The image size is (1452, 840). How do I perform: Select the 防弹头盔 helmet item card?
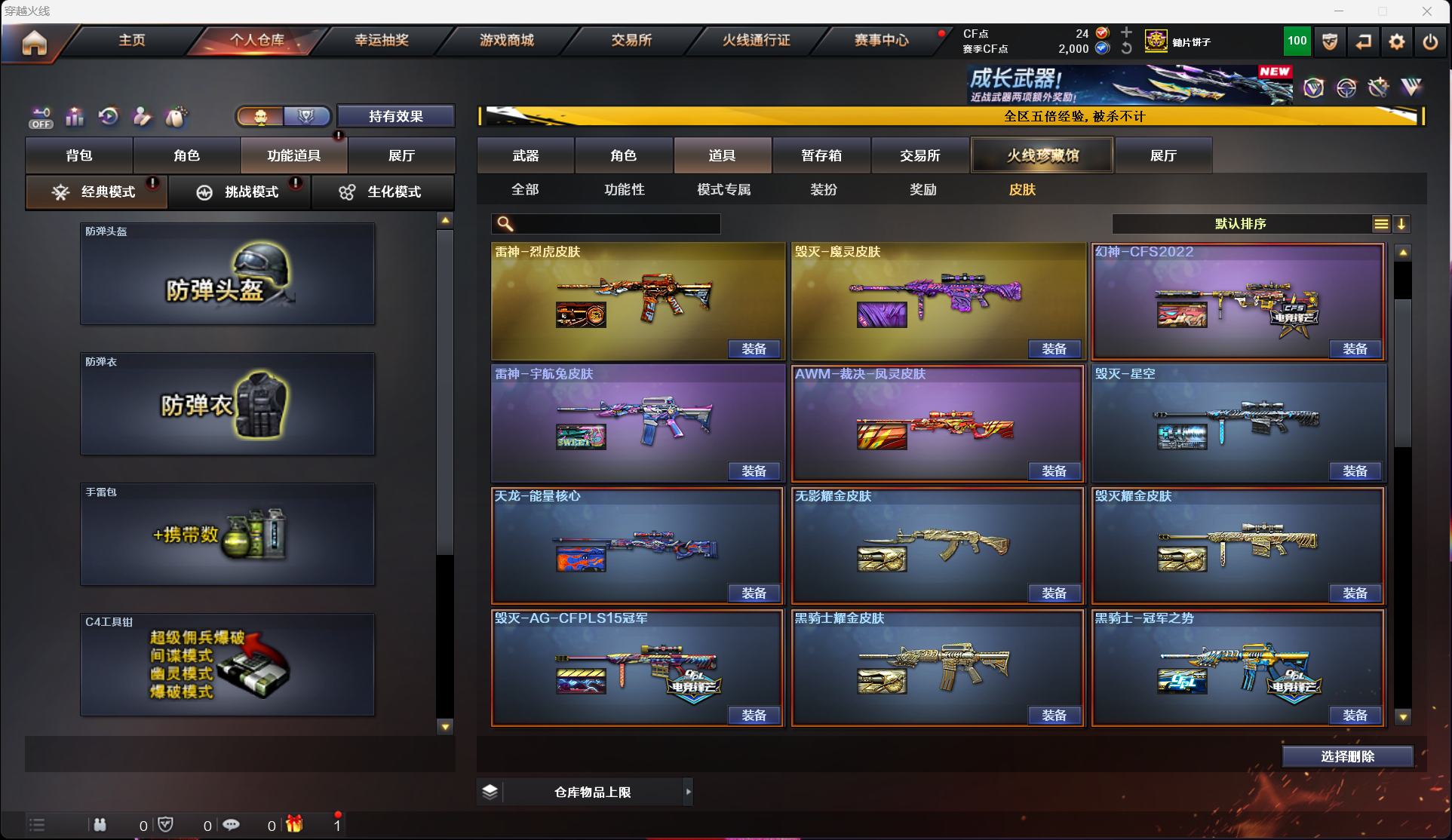tap(227, 274)
